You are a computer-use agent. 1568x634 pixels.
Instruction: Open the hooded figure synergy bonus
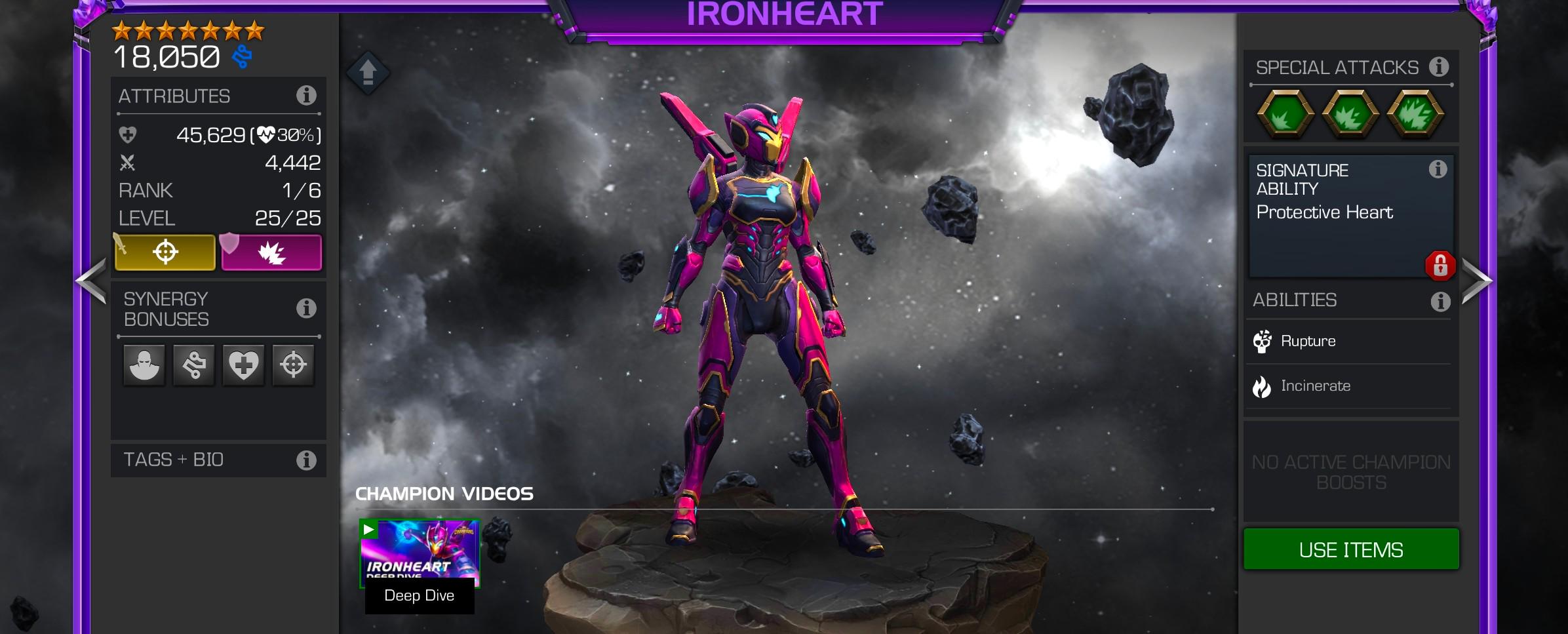point(144,365)
